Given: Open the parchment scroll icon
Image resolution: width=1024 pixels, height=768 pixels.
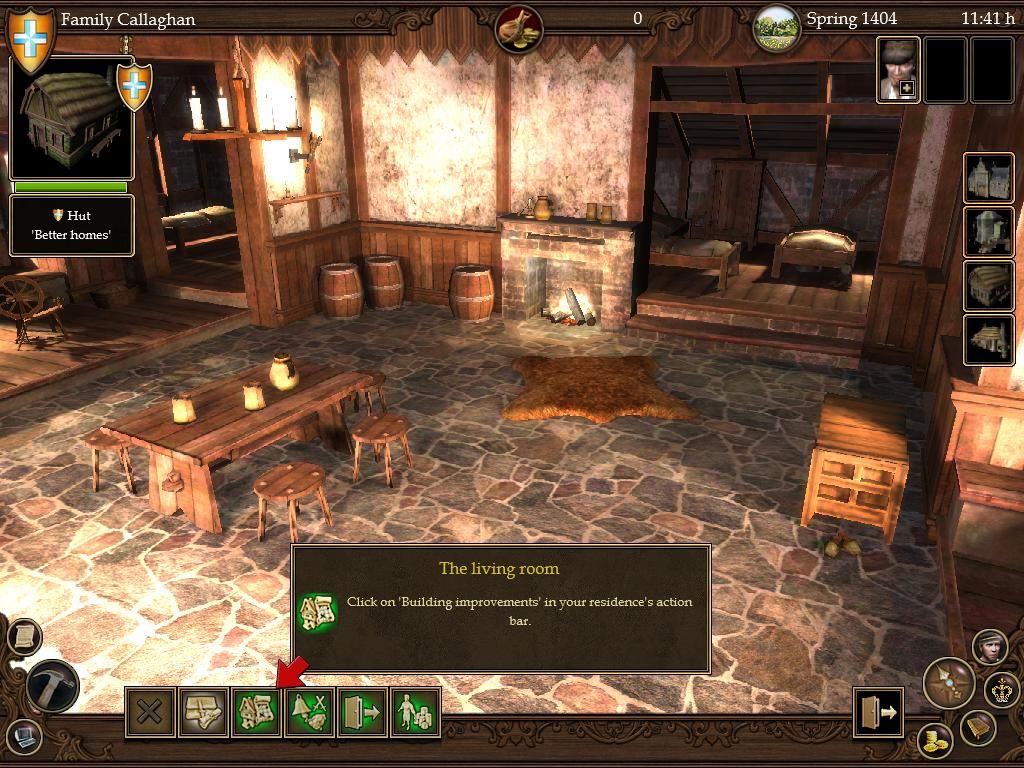Looking at the screenshot, I should pyautogui.click(x=24, y=635).
